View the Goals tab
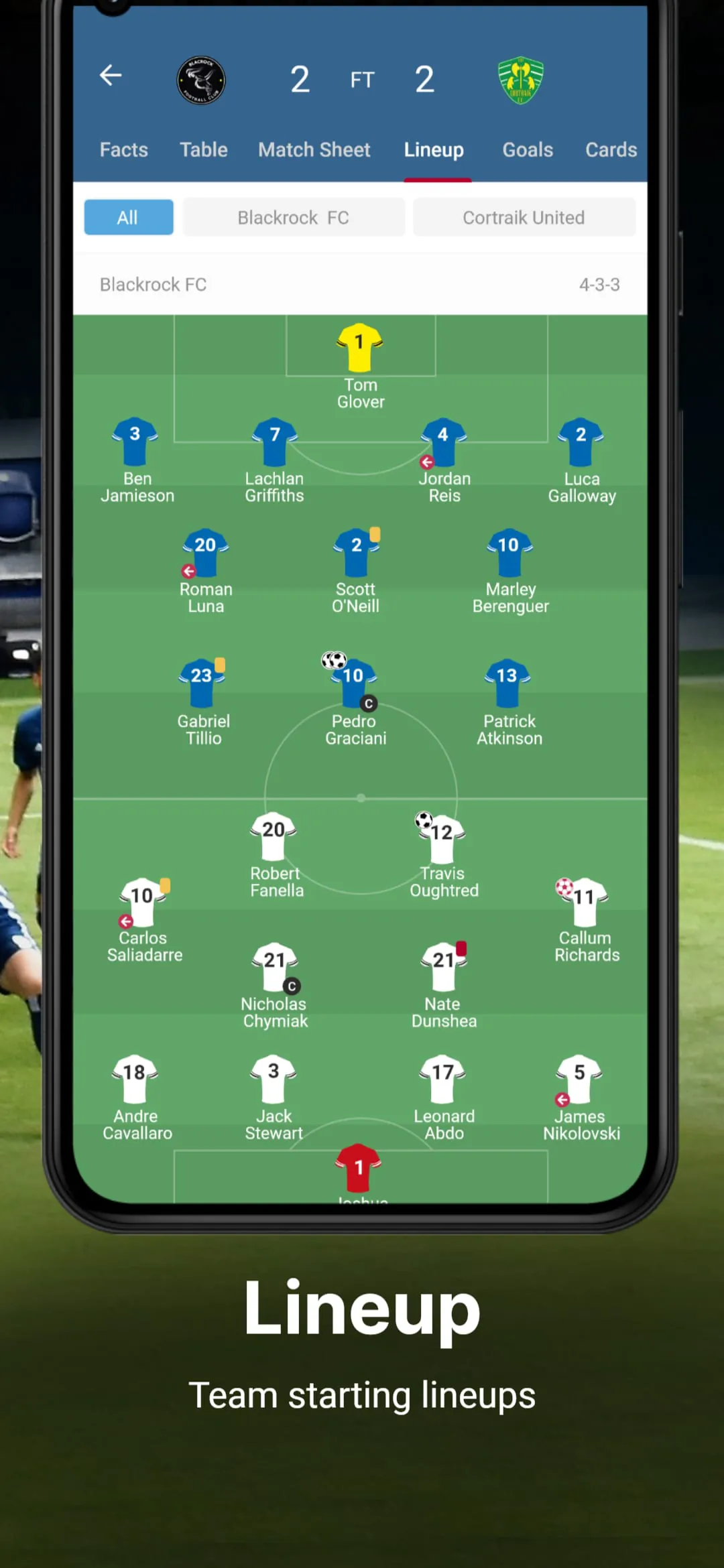This screenshot has width=724, height=1568. click(x=528, y=149)
